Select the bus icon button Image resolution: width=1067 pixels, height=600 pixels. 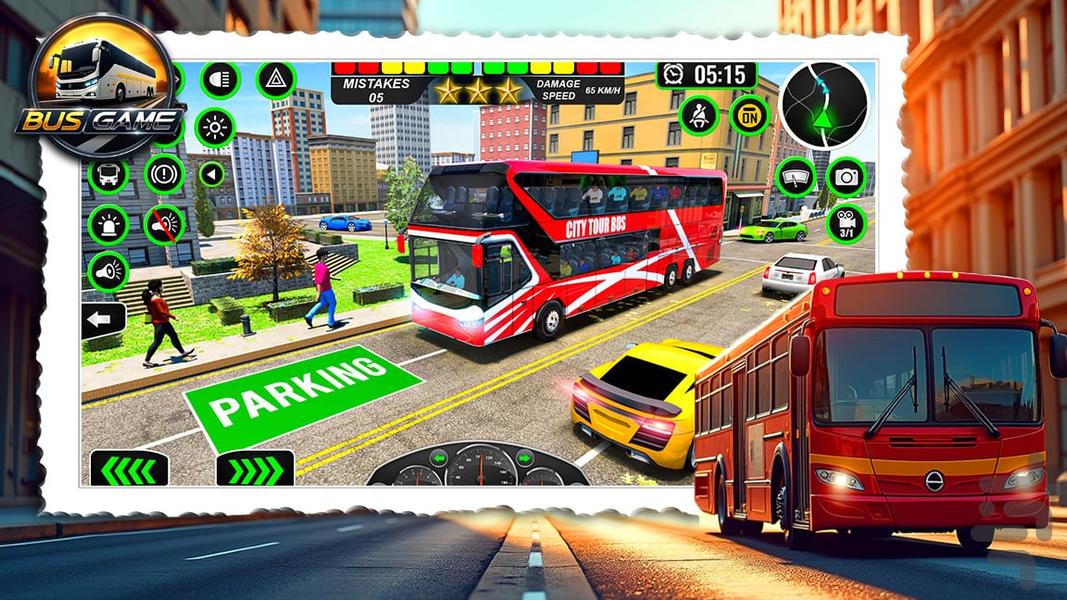pyautogui.click(x=108, y=175)
